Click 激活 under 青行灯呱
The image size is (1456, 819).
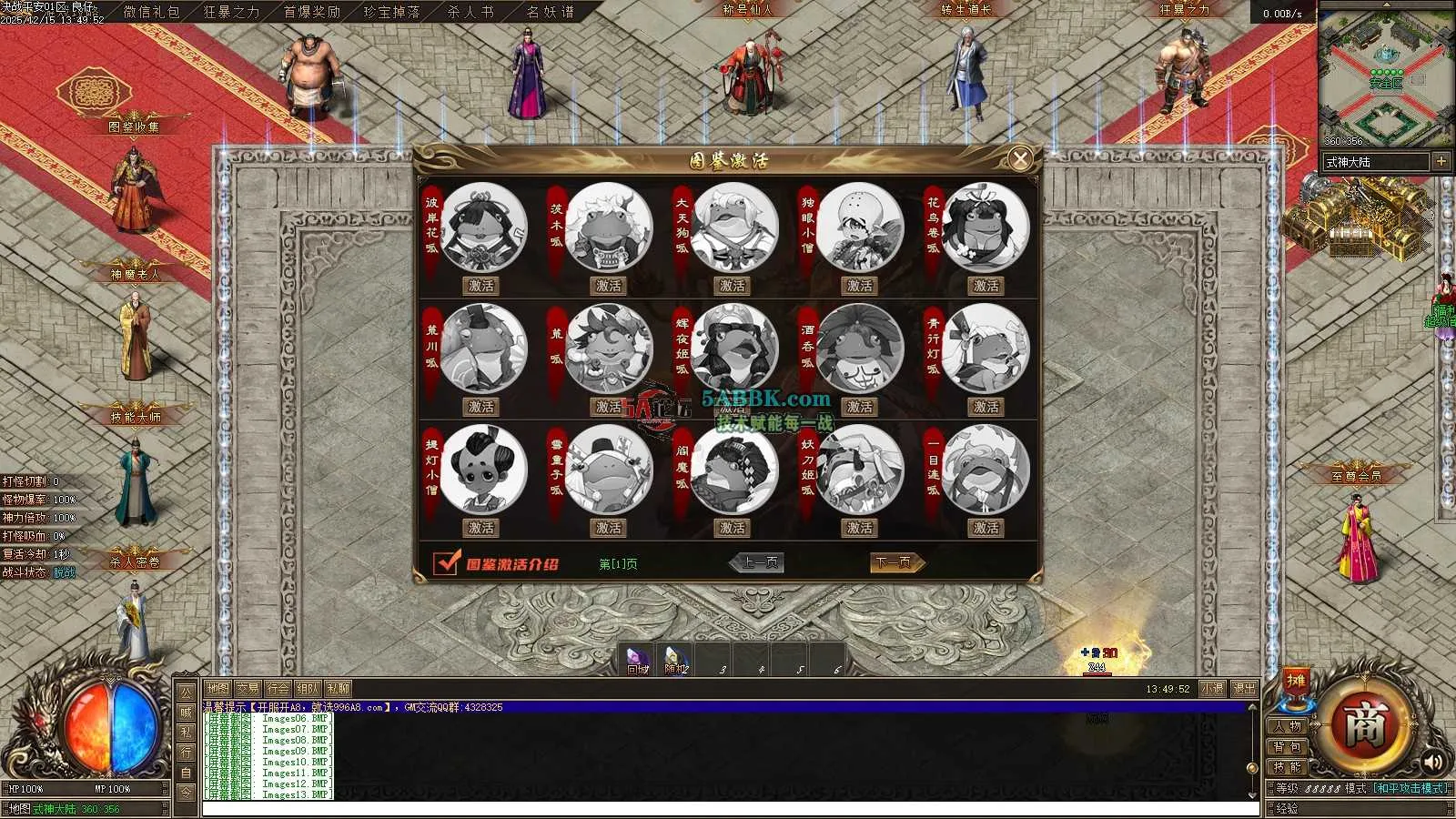click(x=986, y=407)
